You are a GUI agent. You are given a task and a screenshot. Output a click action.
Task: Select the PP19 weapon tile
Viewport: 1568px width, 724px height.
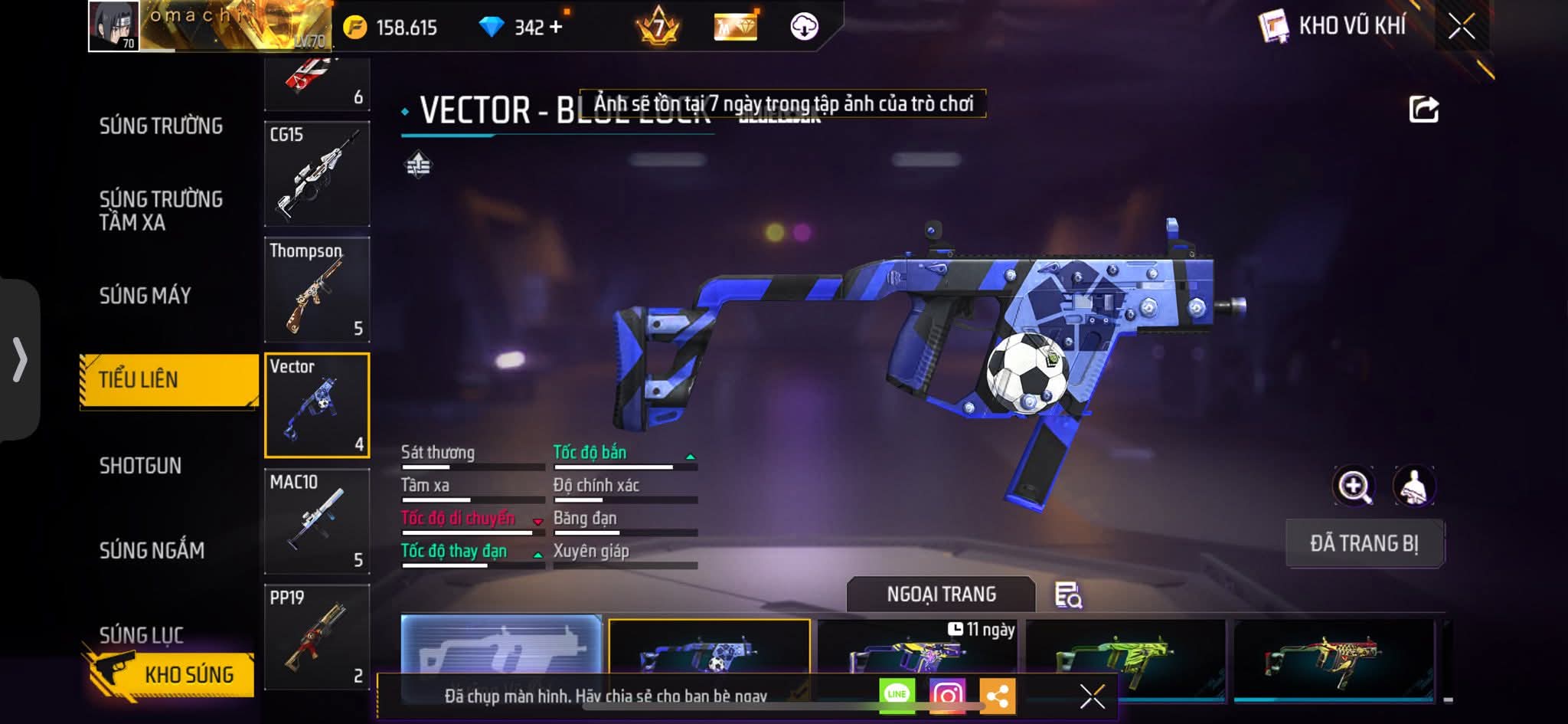pos(317,637)
